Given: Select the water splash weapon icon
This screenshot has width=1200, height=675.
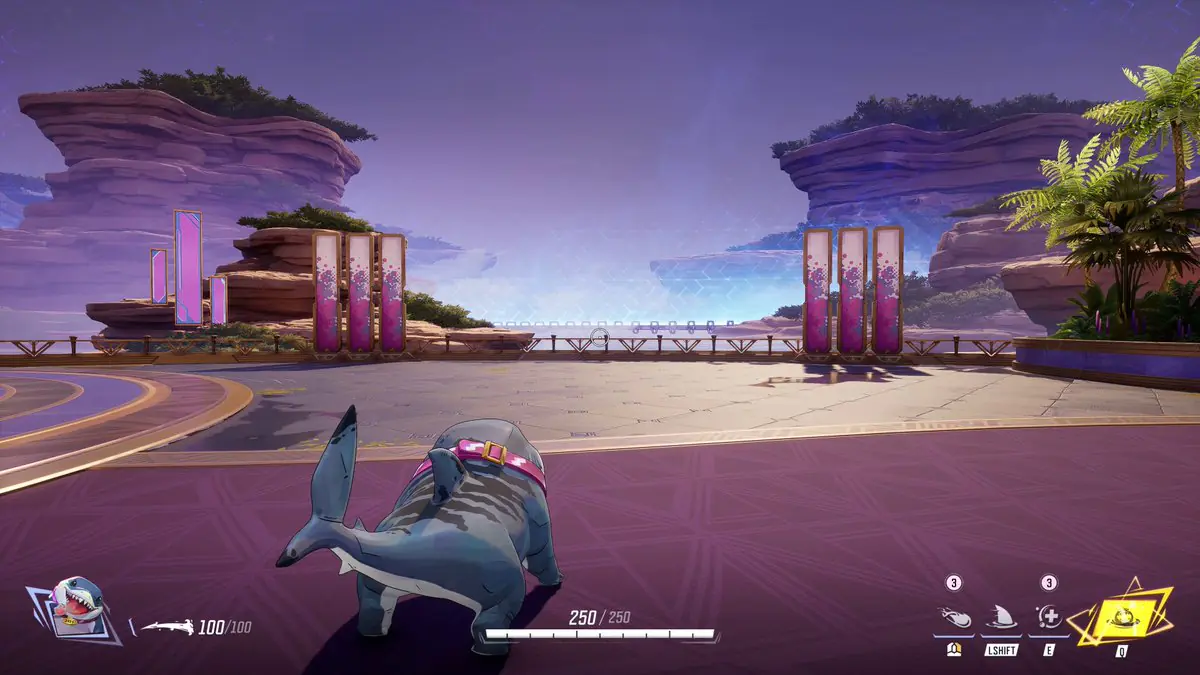Looking at the screenshot, I should coord(166,628).
